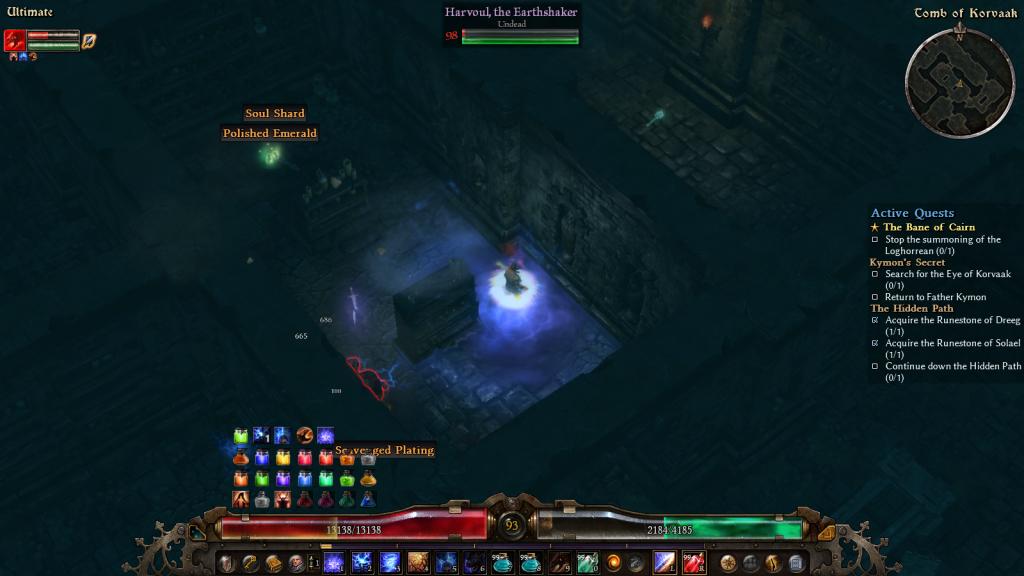Viewport: 1024px width, 576px height.
Task: Activate the orange skill in hotbar slot 4
Action: pyautogui.click(x=418, y=562)
